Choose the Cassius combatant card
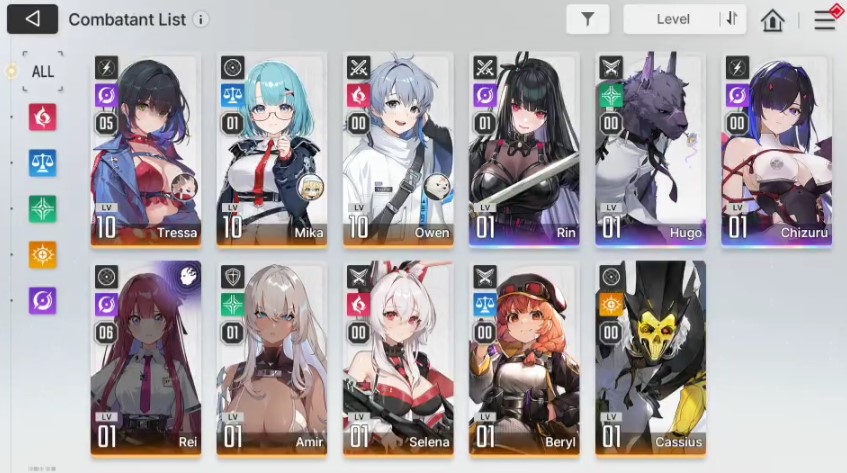Viewport: 847px width, 473px height. tap(650, 358)
